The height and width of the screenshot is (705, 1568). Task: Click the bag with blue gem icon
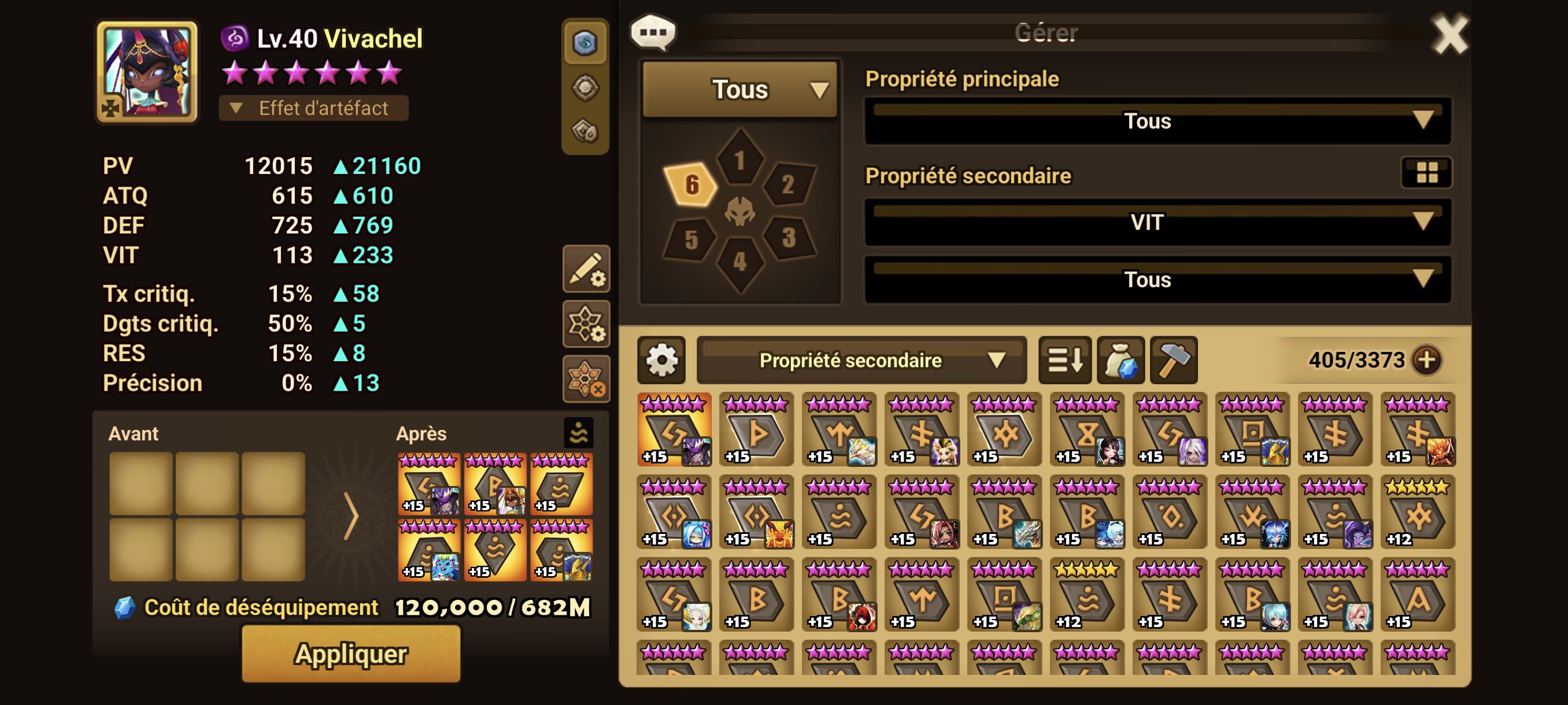click(1120, 360)
